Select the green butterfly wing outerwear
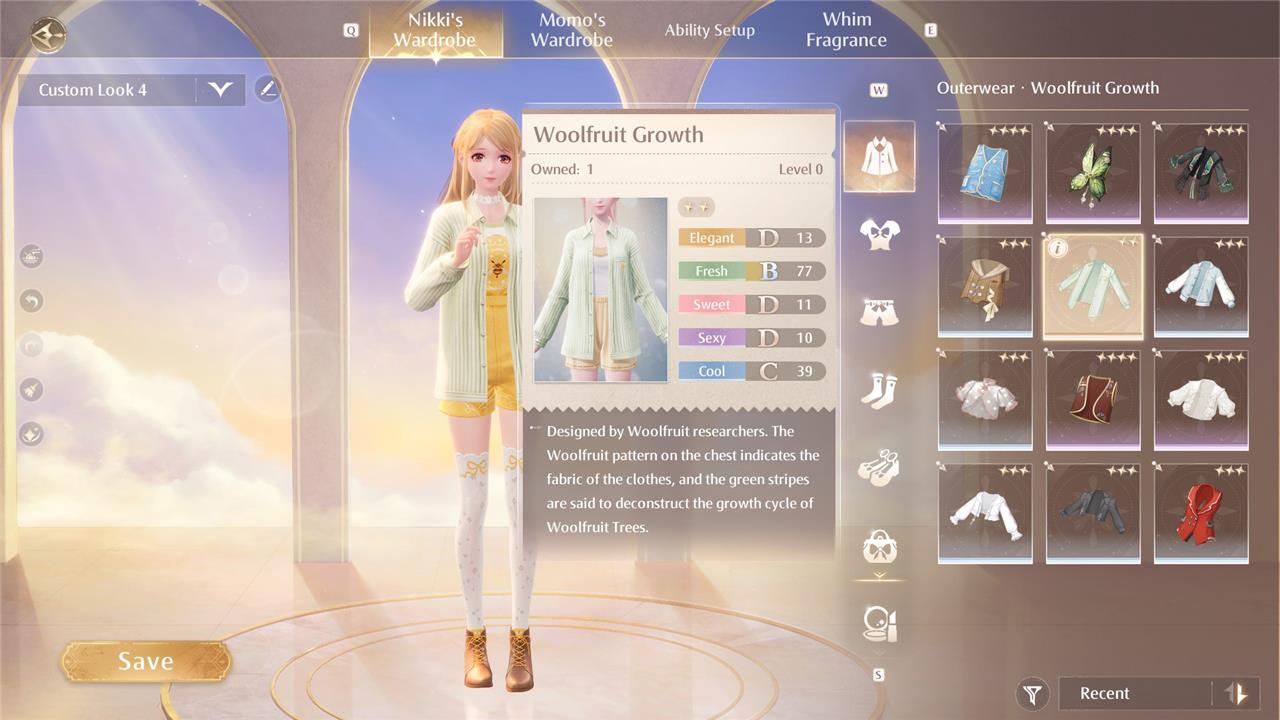 pyautogui.click(x=1093, y=172)
